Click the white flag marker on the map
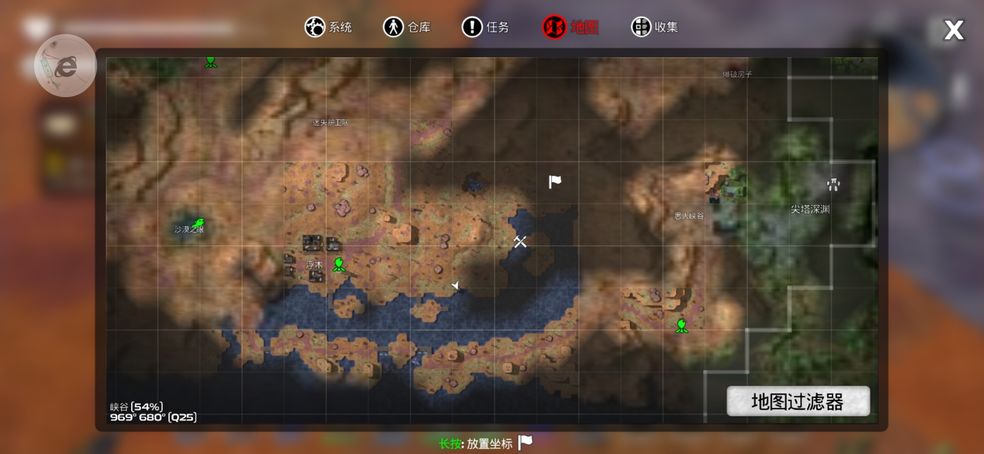 pyautogui.click(x=555, y=181)
